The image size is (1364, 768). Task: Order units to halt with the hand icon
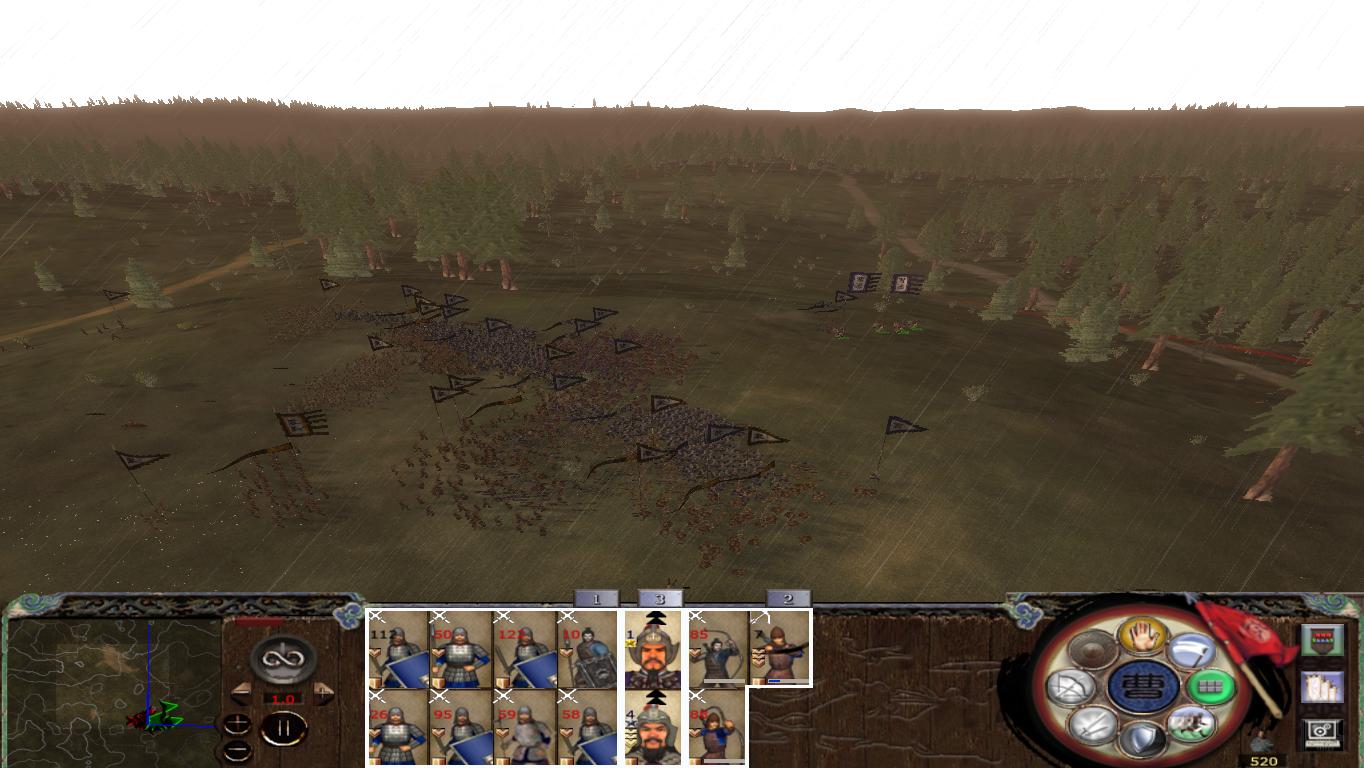pyautogui.click(x=1142, y=639)
